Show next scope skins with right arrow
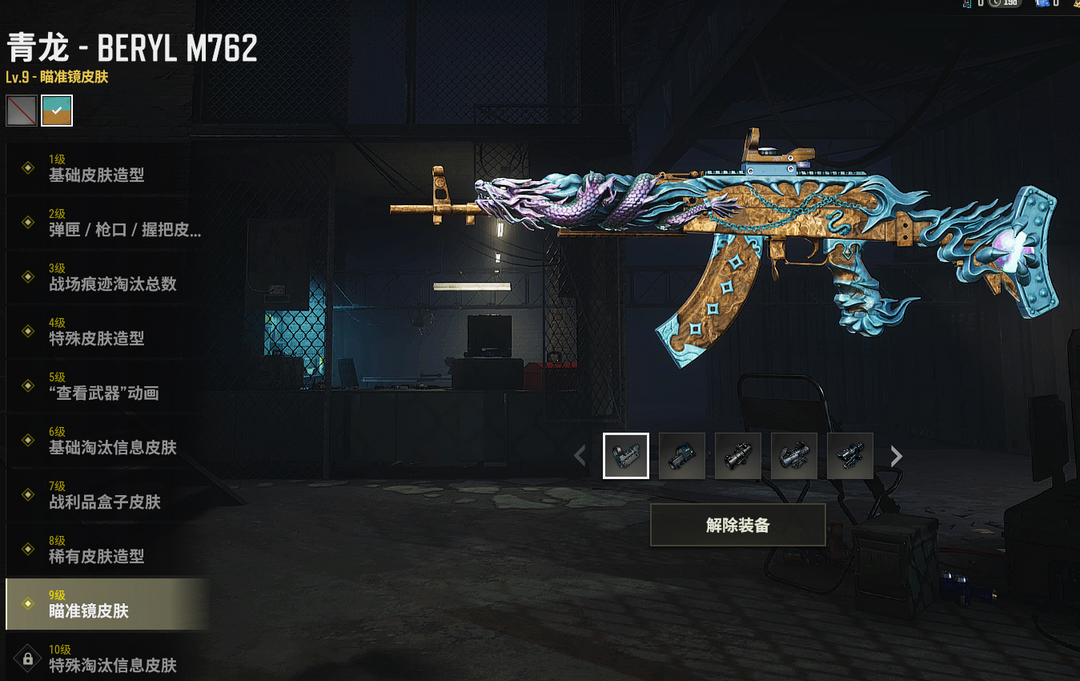Screen dimensions: 1080x681 coord(897,456)
